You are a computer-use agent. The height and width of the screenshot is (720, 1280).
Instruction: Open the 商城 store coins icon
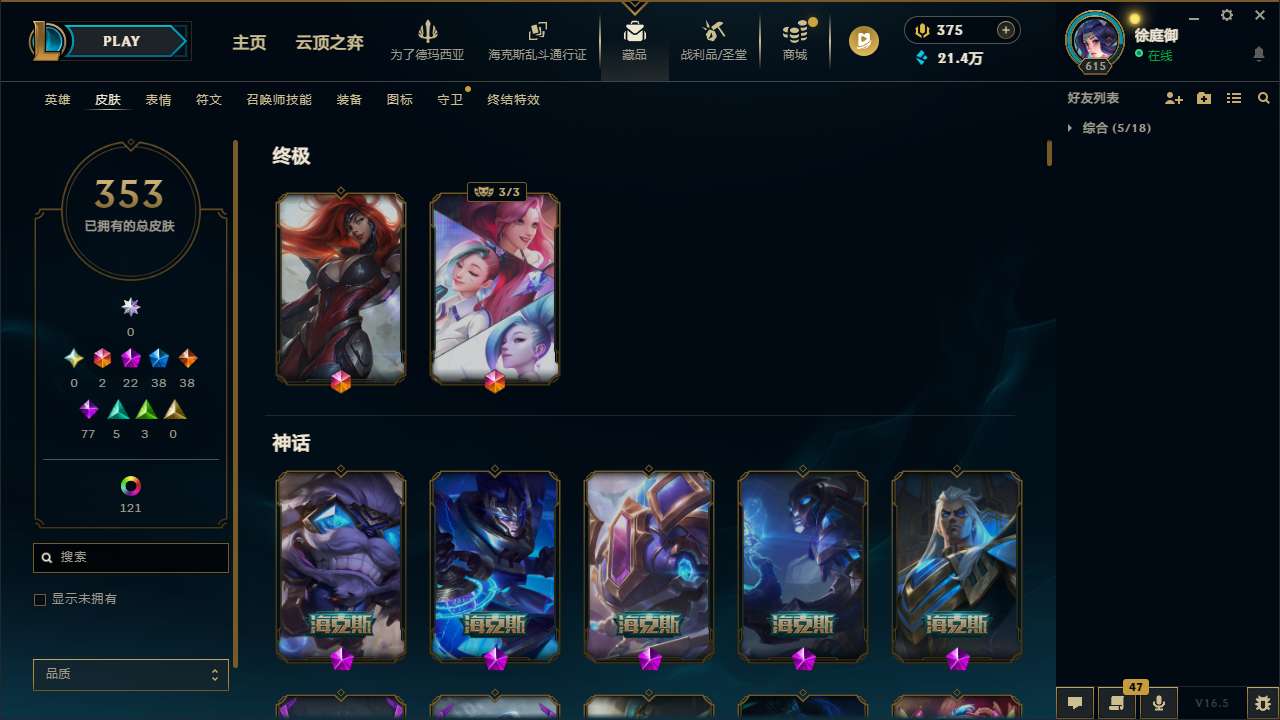click(793, 30)
